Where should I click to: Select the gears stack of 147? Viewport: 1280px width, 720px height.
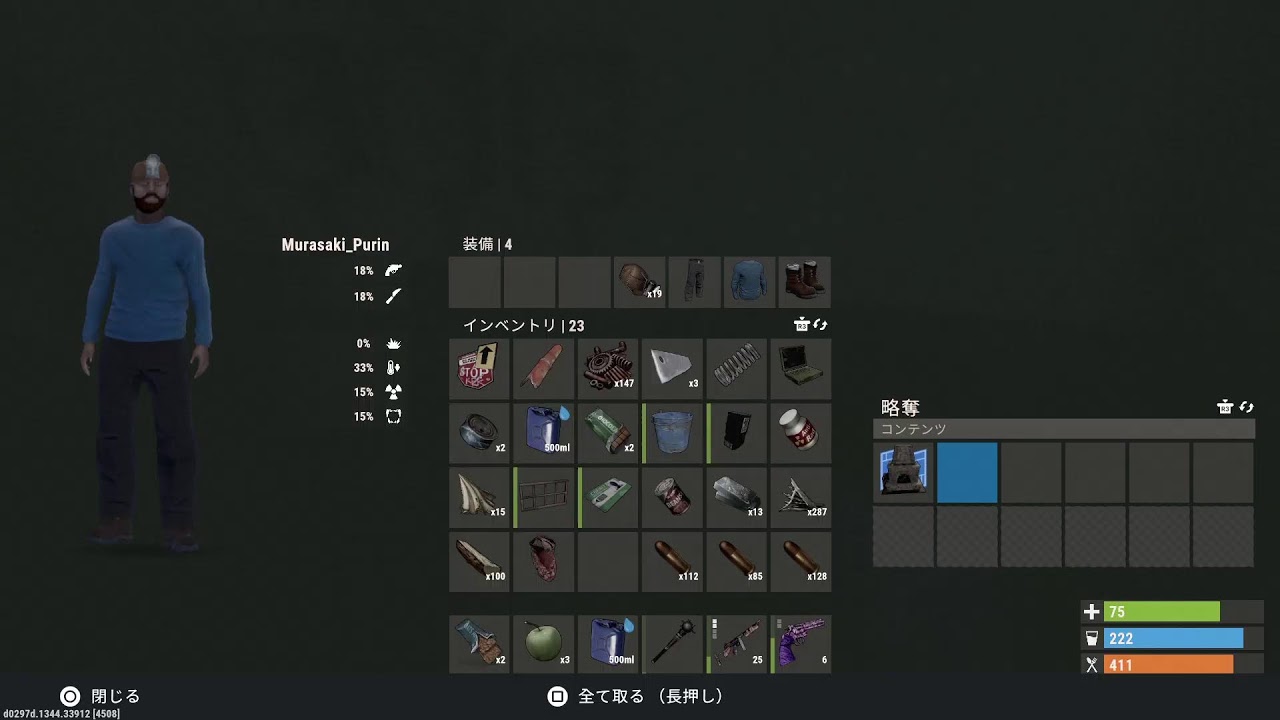click(x=608, y=369)
